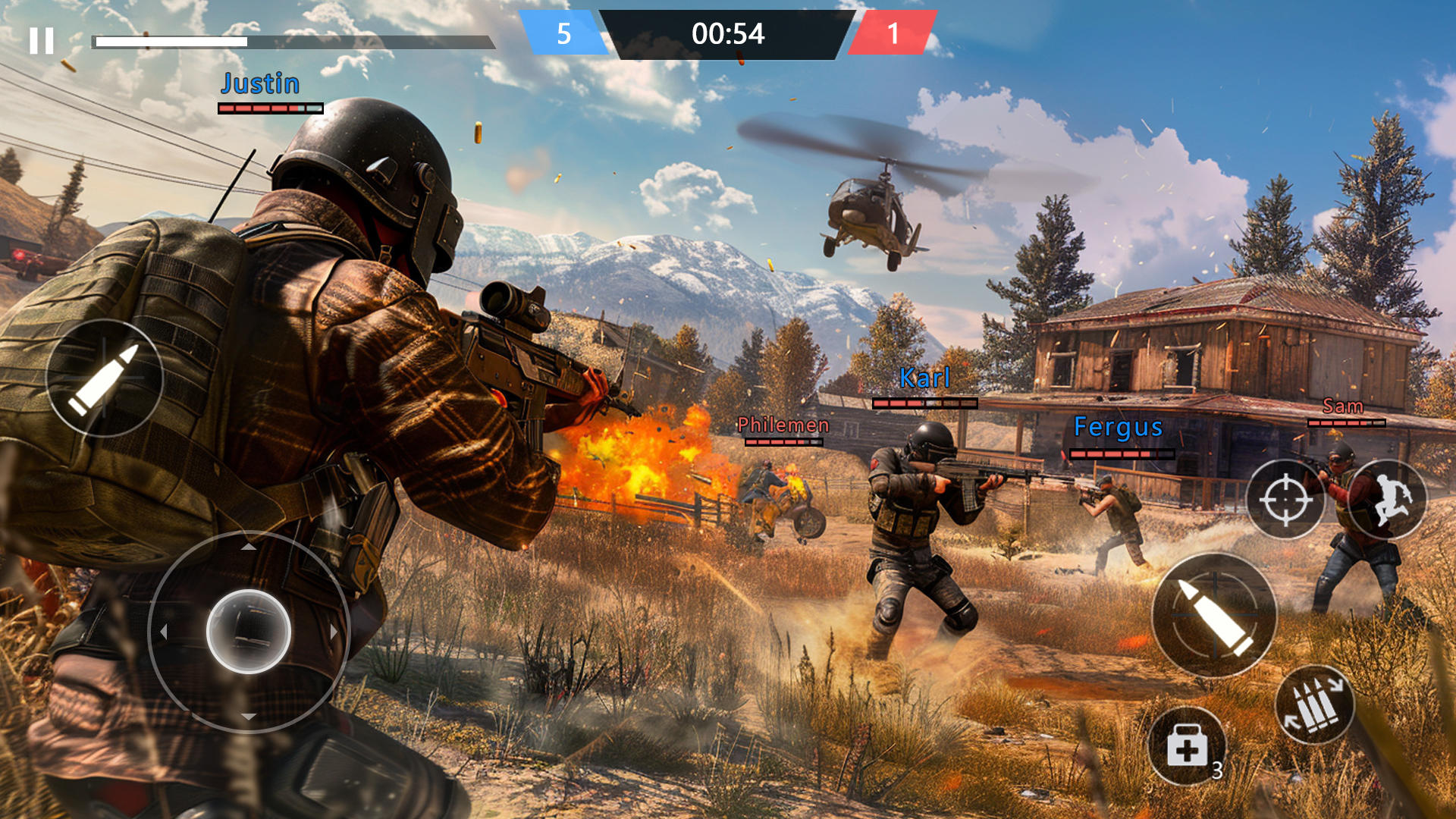
Task: Tap the right arrow on the joystick ring
Action: click(x=334, y=629)
